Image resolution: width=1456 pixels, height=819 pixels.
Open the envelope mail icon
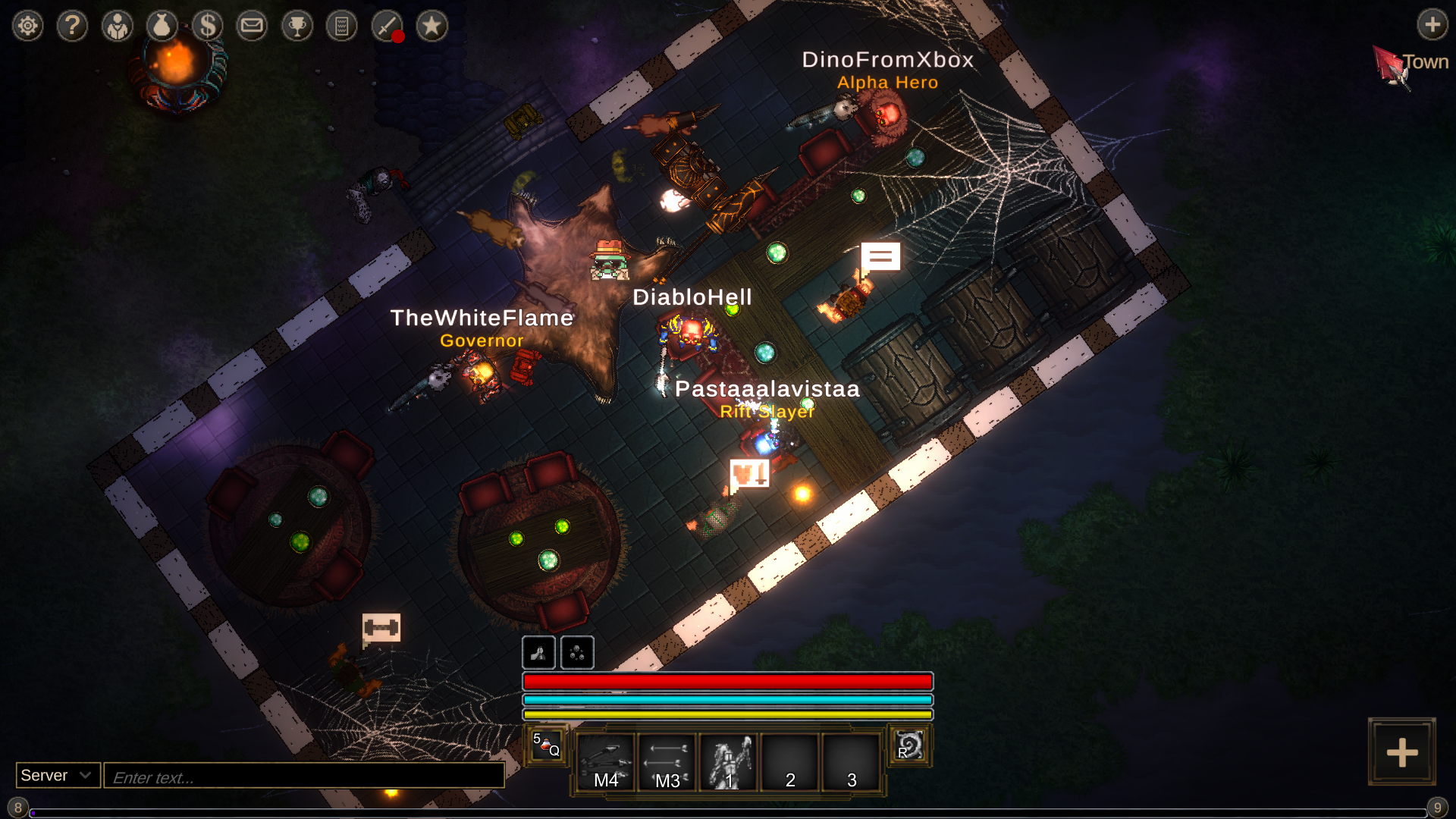252,27
